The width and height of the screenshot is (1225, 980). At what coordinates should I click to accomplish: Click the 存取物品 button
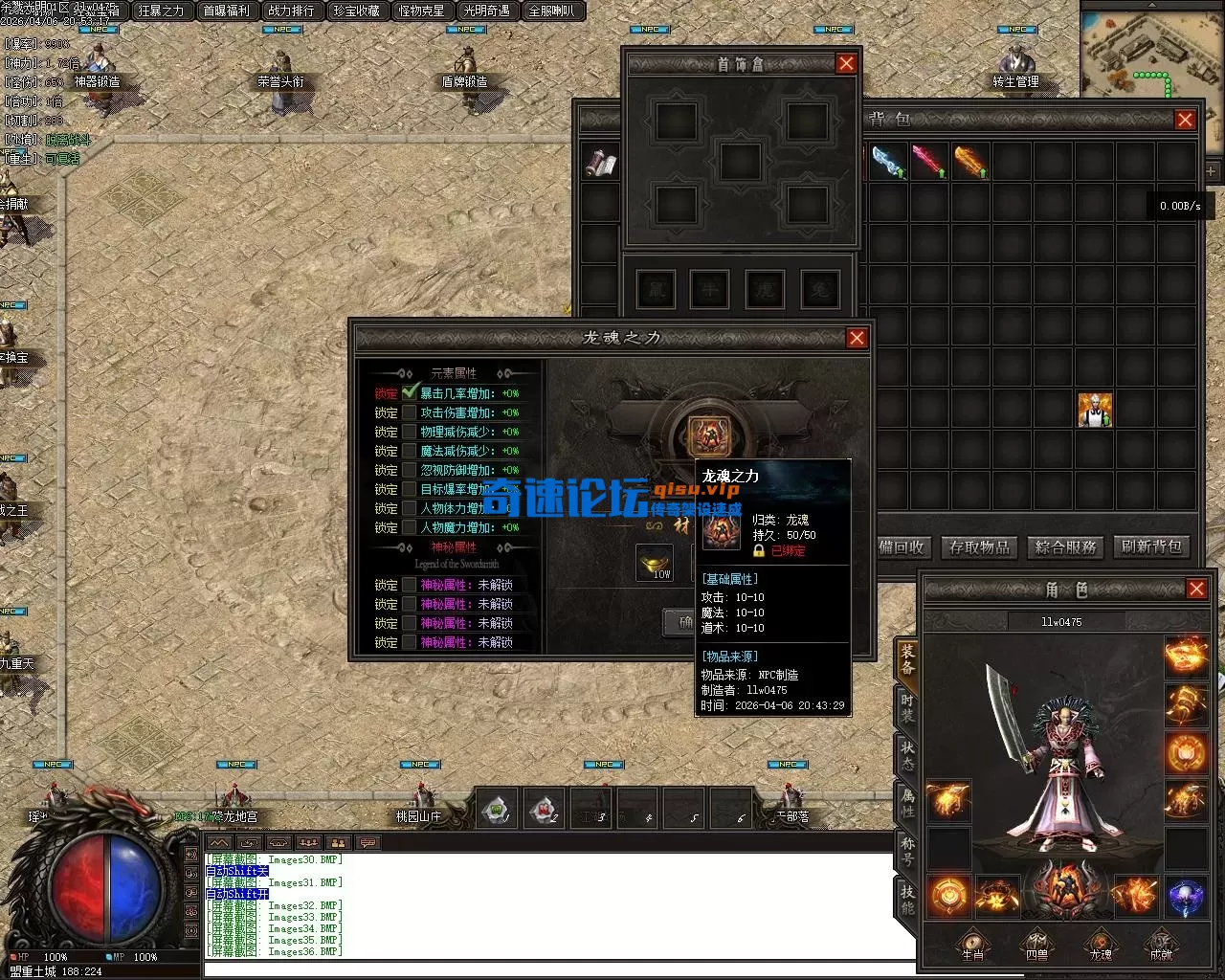point(979,547)
